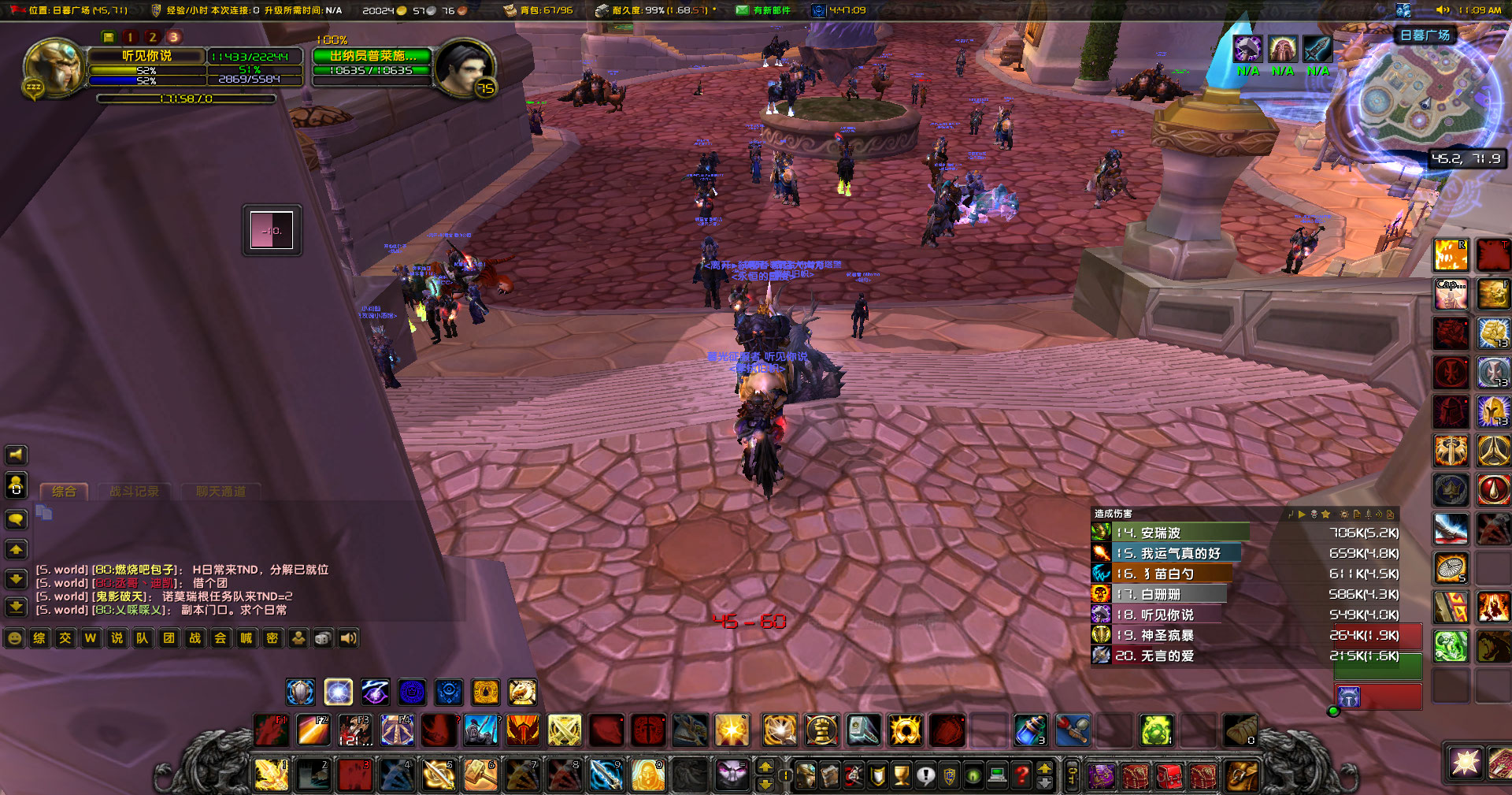Click the gear icon on the damage meter header
Image resolution: width=1512 pixels, height=795 pixels.
[1344, 515]
